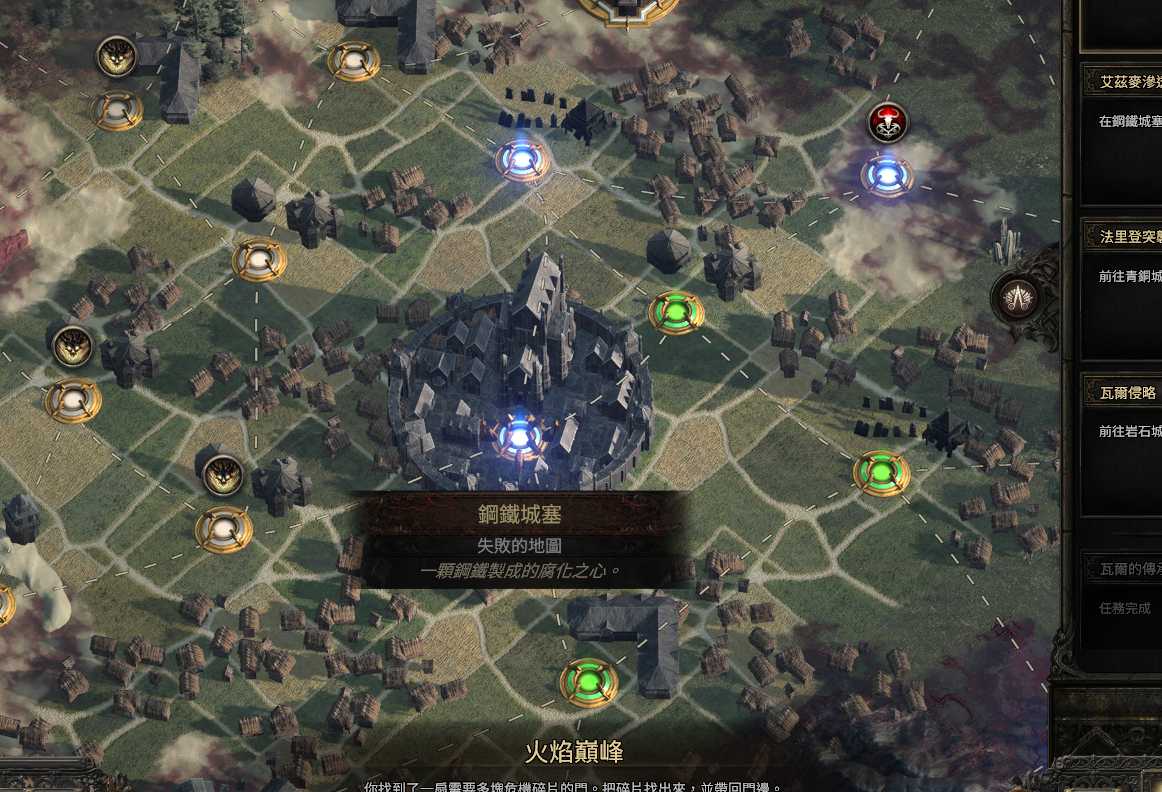Select the Steel Fortress (鋼鐵城塞) map node
1162x792 pixels.
point(520,436)
